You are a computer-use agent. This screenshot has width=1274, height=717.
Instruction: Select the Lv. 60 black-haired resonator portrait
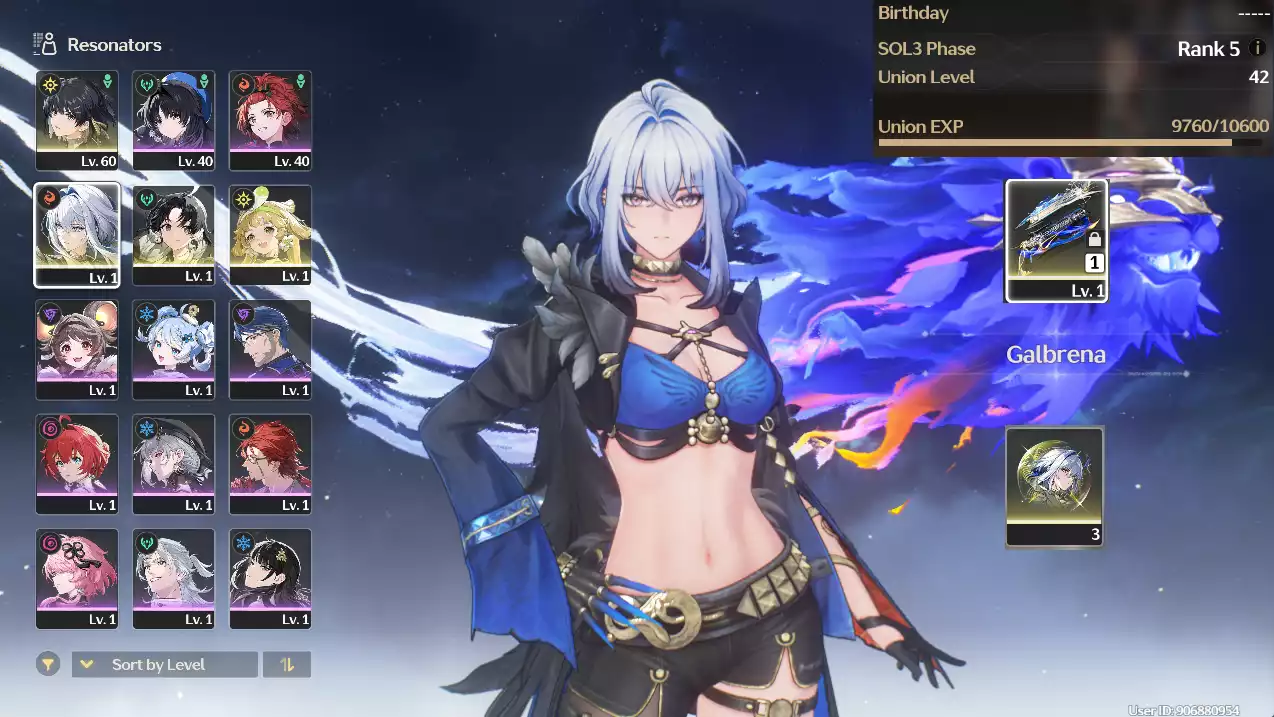point(77,120)
